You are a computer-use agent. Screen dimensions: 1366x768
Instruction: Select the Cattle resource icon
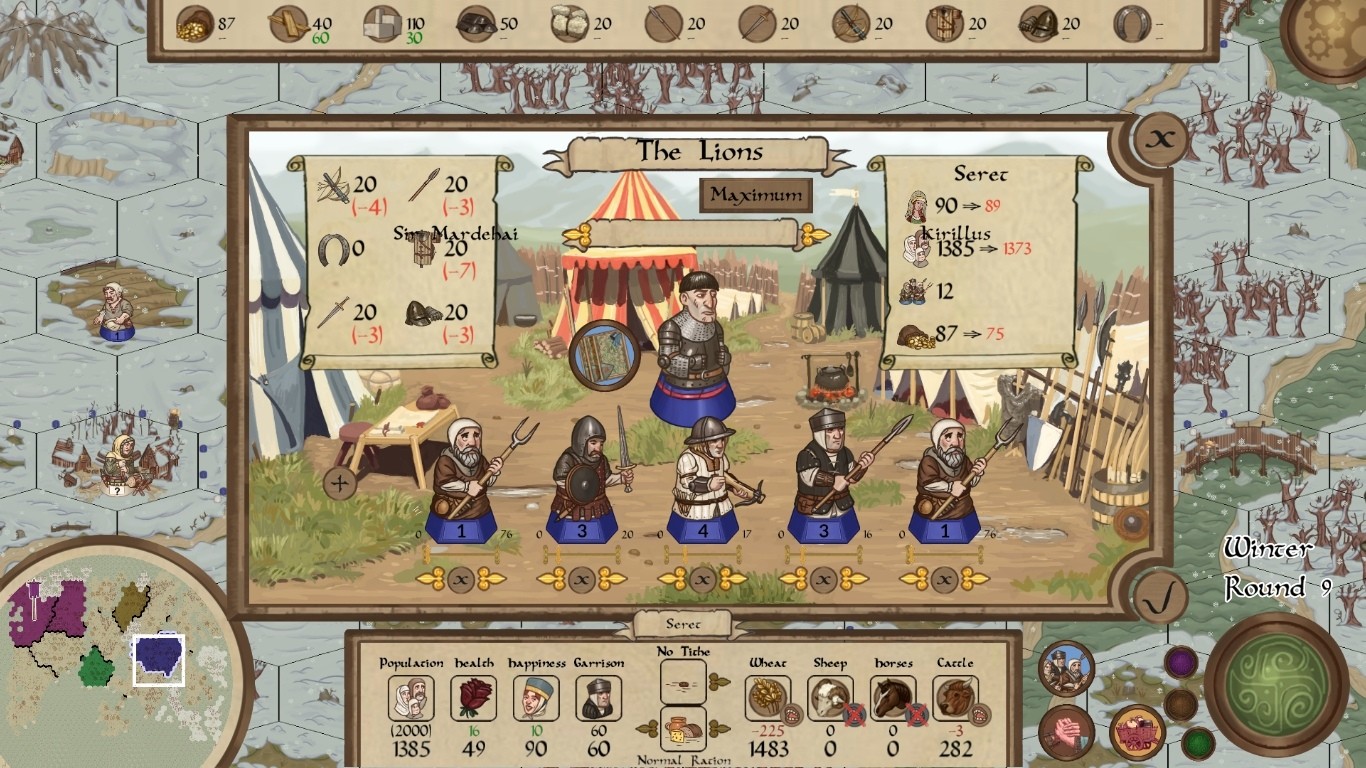pyautogui.click(x=954, y=697)
